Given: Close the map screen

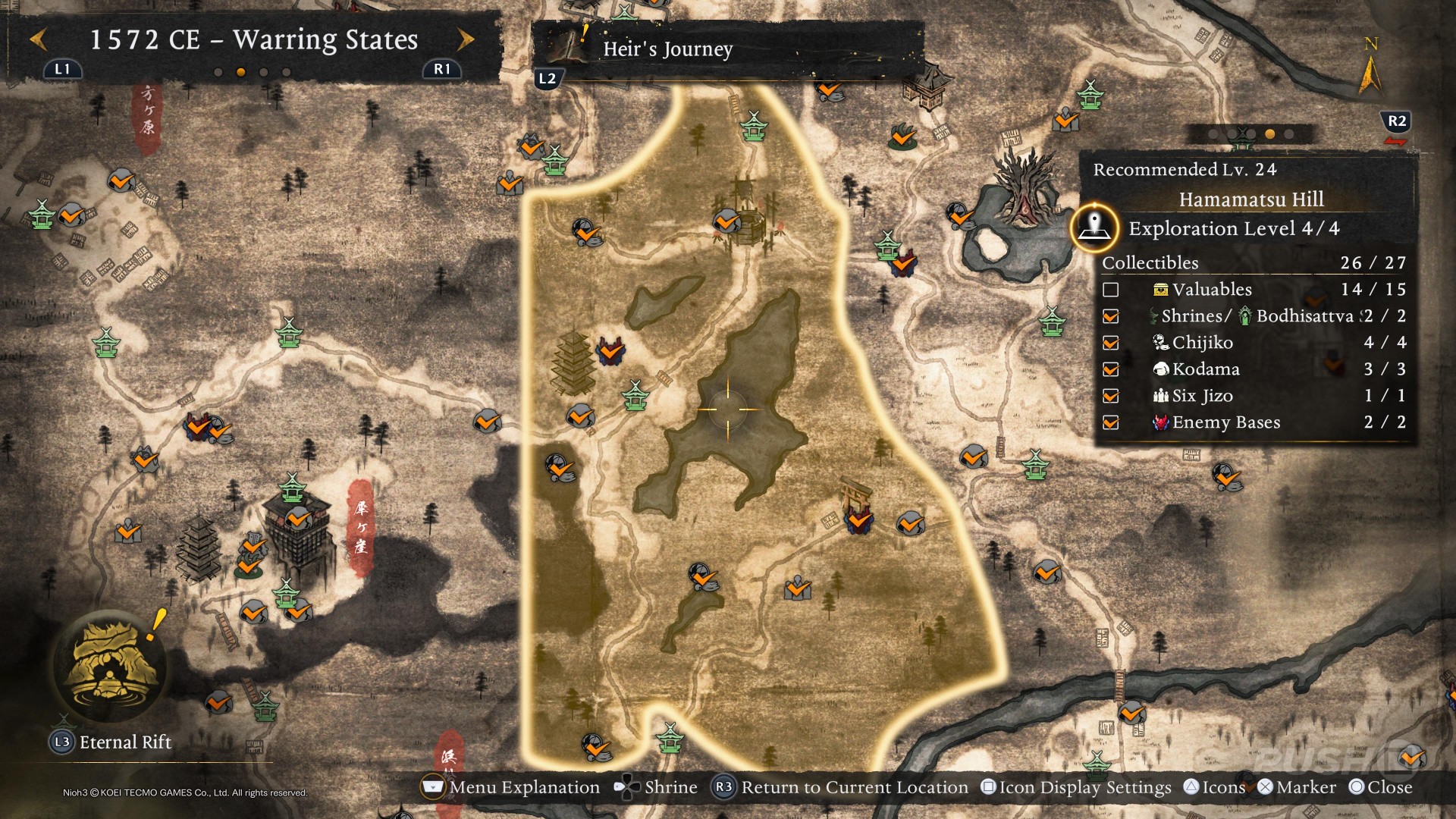Looking at the screenshot, I should click(x=1381, y=787).
